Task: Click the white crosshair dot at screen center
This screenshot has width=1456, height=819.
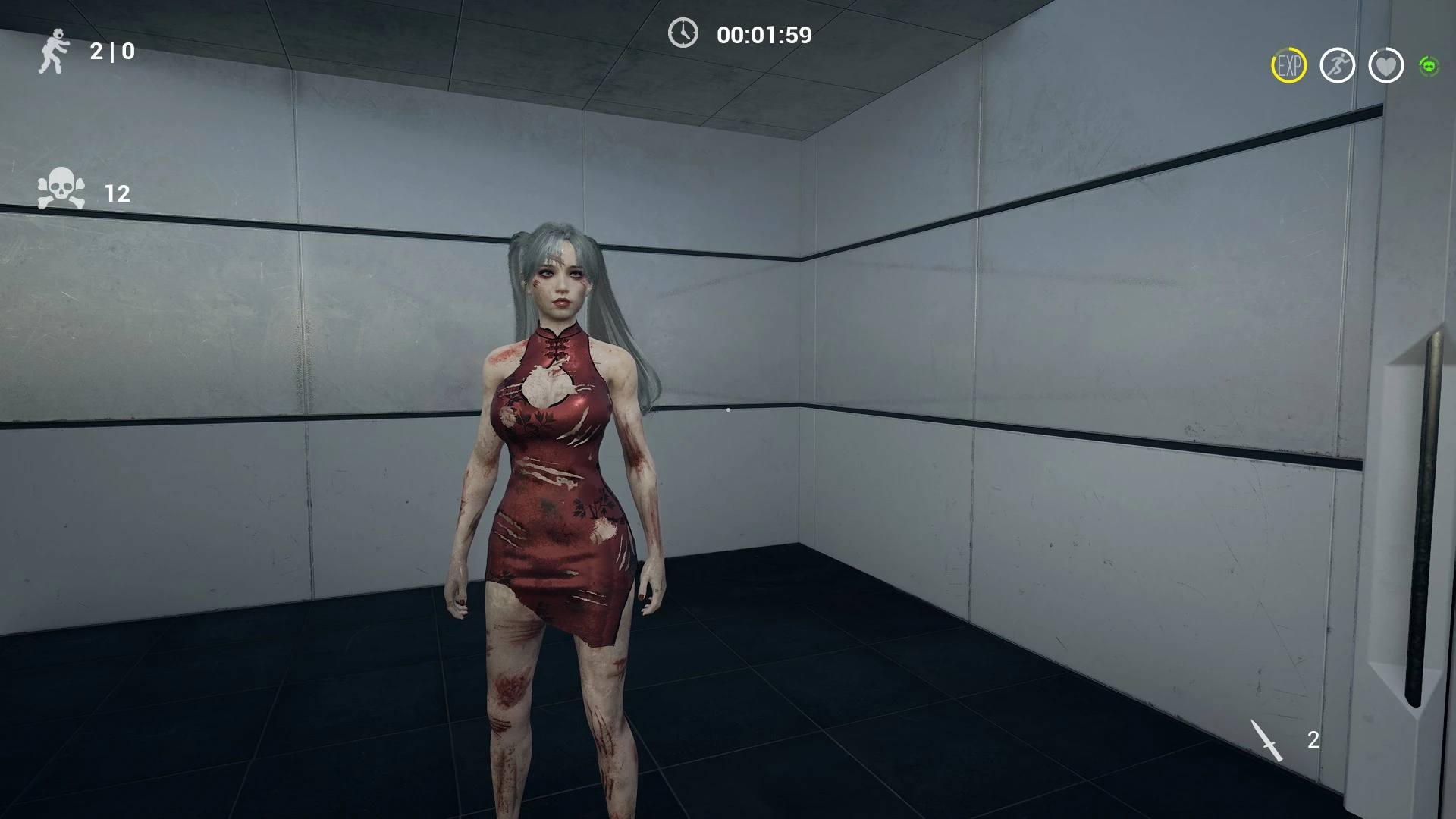Action: pyautogui.click(x=728, y=409)
